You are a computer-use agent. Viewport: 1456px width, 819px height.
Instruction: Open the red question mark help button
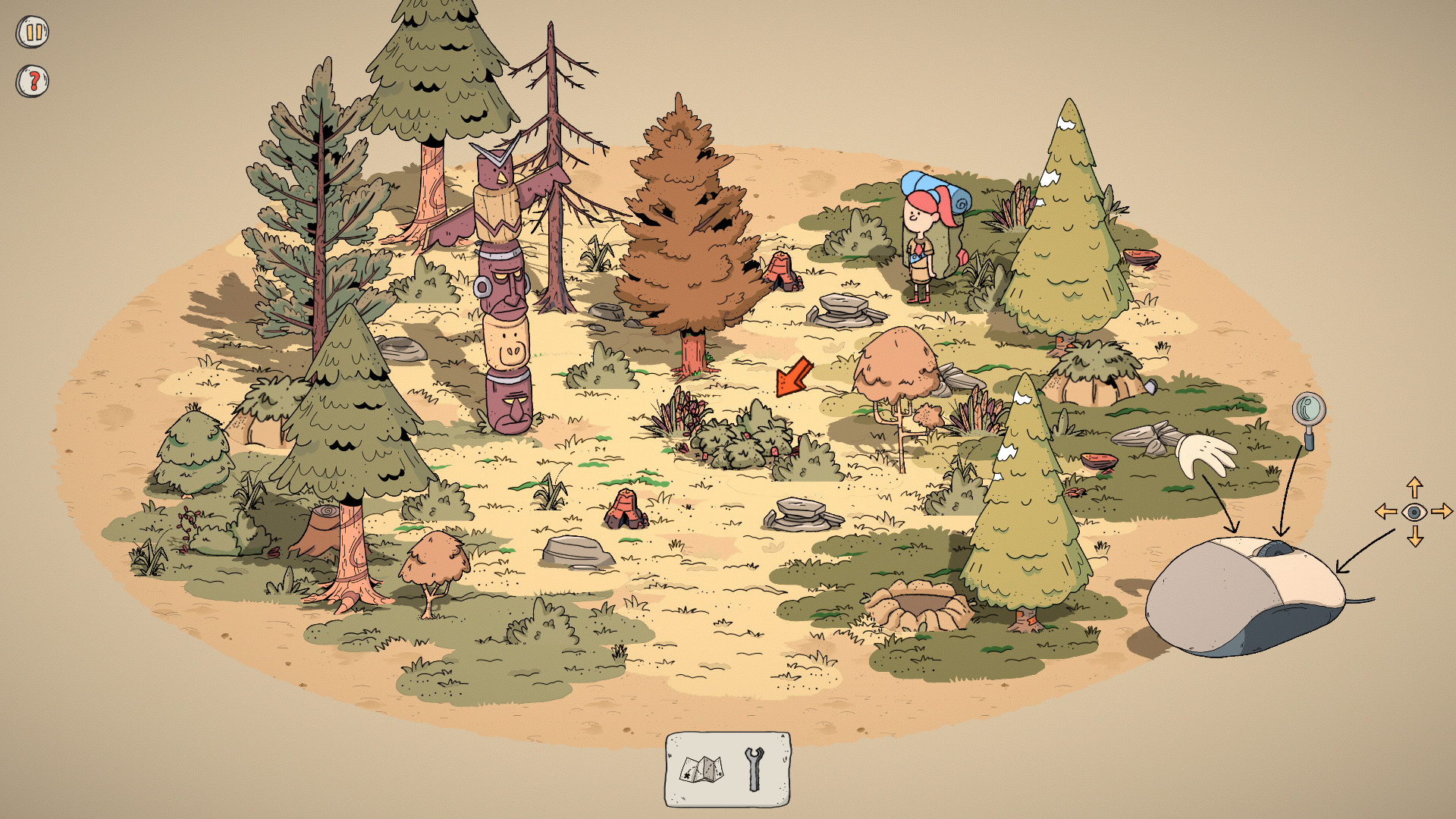[33, 80]
